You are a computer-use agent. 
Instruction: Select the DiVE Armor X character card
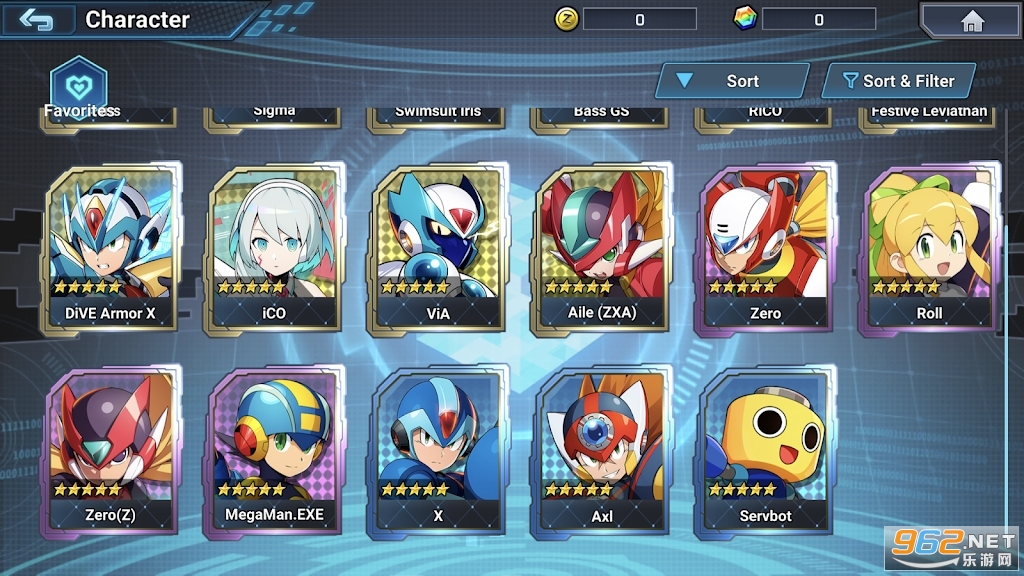110,250
